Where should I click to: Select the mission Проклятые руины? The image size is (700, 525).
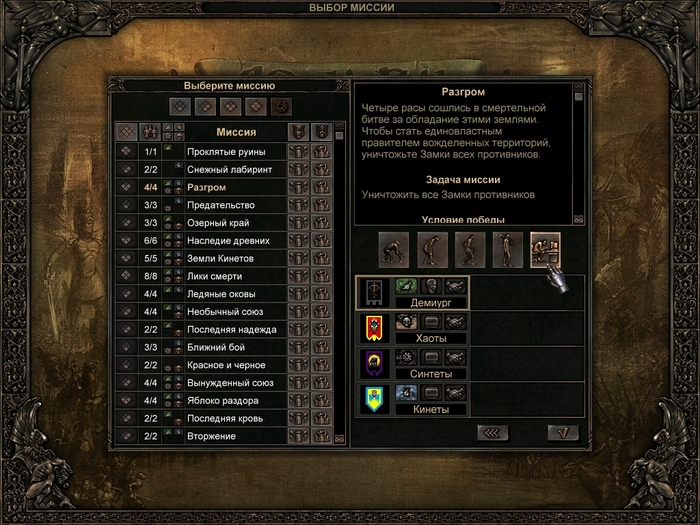(x=227, y=152)
